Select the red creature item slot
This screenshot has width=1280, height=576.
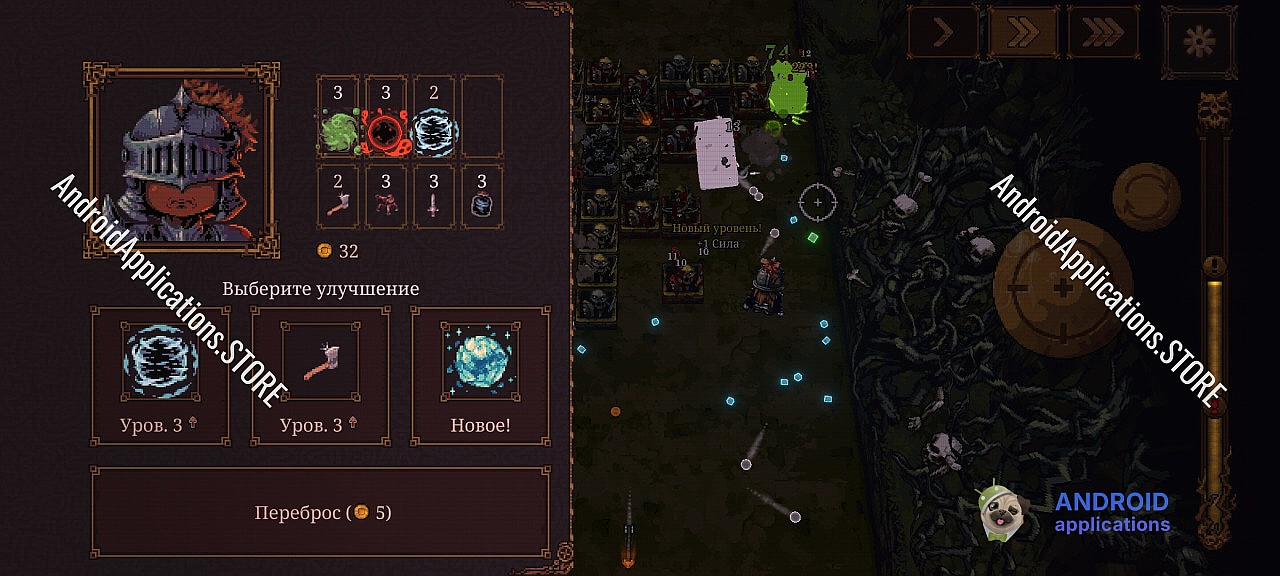click(386, 198)
